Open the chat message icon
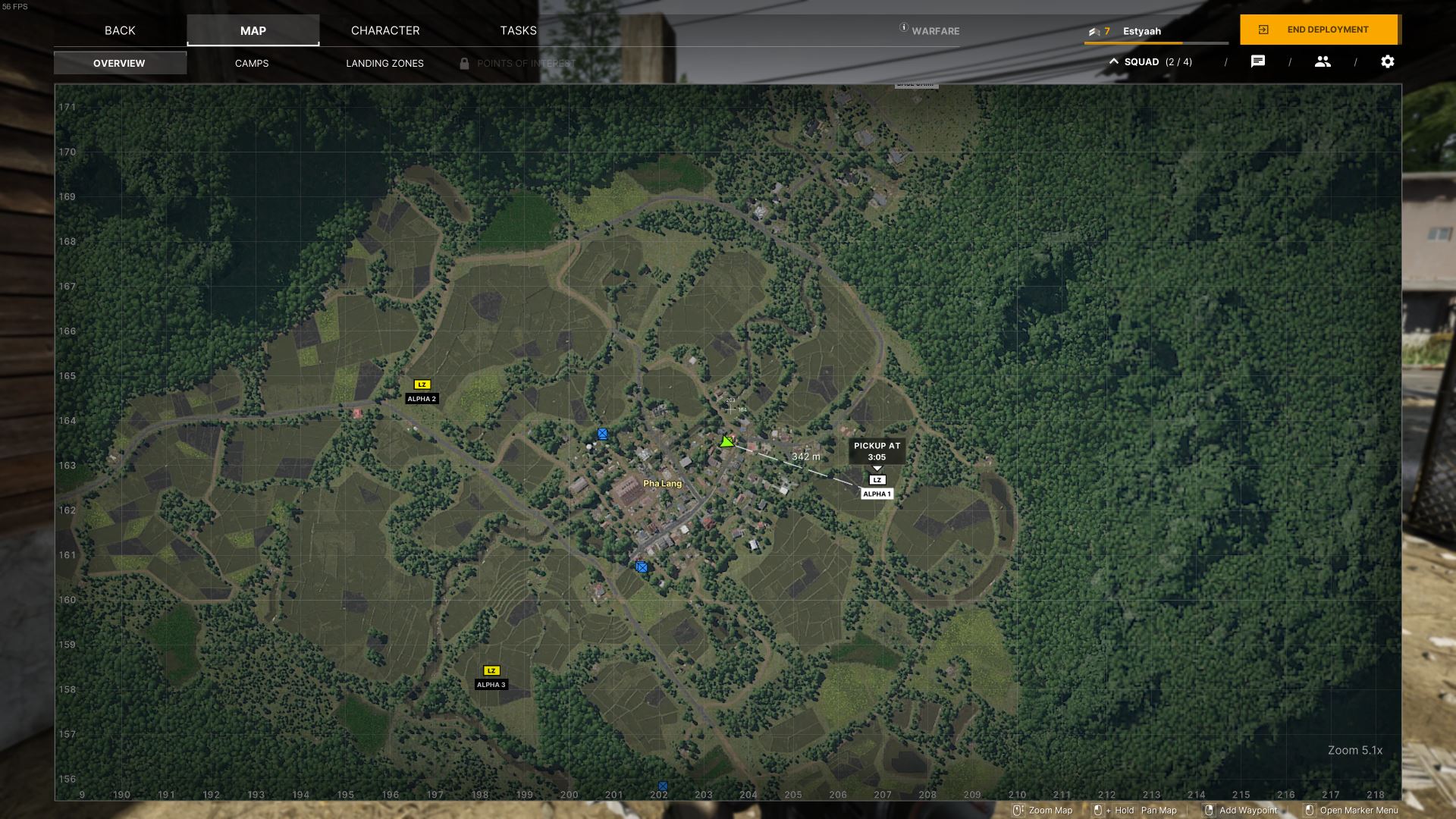The image size is (1456, 819). click(x=1257, y=61)
